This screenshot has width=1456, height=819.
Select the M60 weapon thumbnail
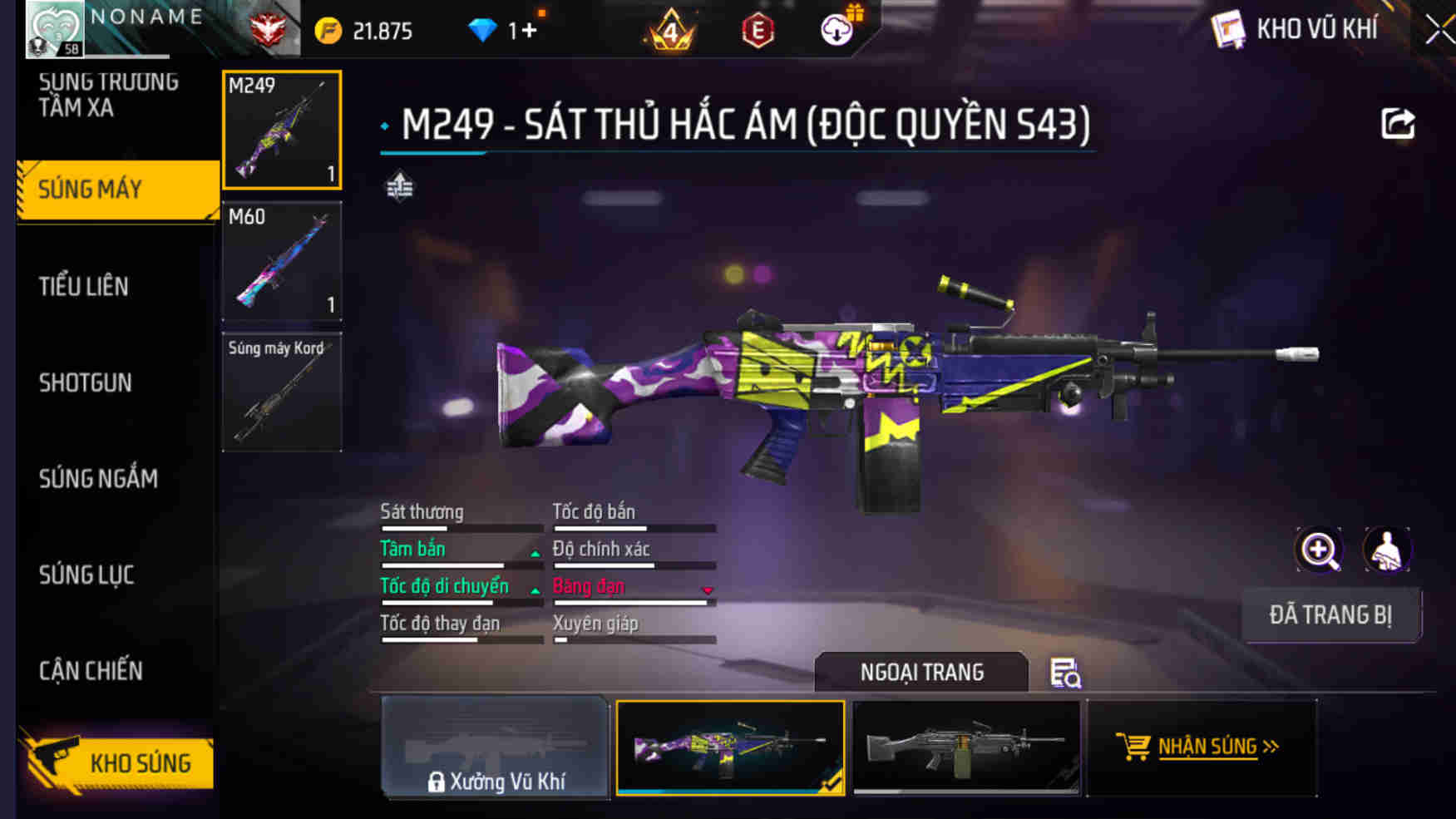[x=282, y=262]
